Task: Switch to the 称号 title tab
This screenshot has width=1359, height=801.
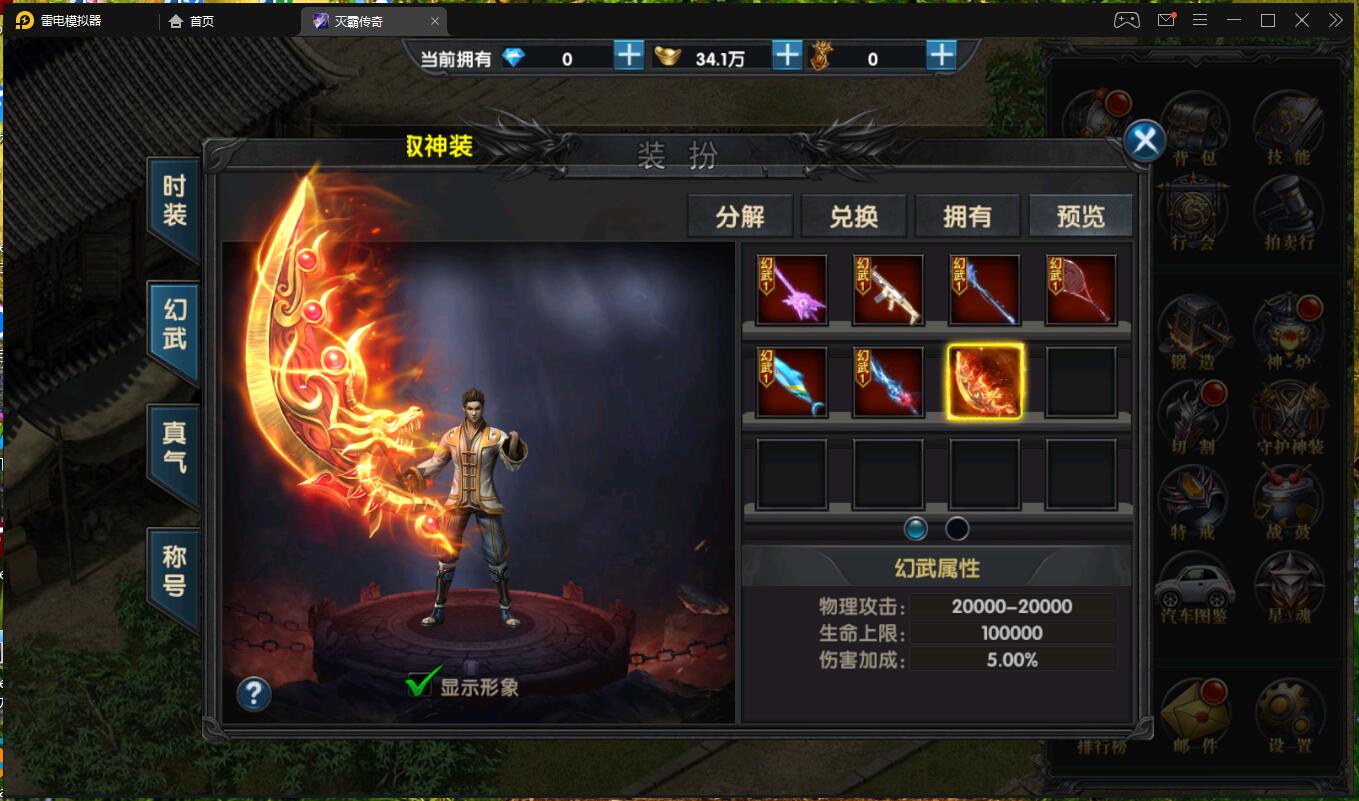Action: [174, 571]
